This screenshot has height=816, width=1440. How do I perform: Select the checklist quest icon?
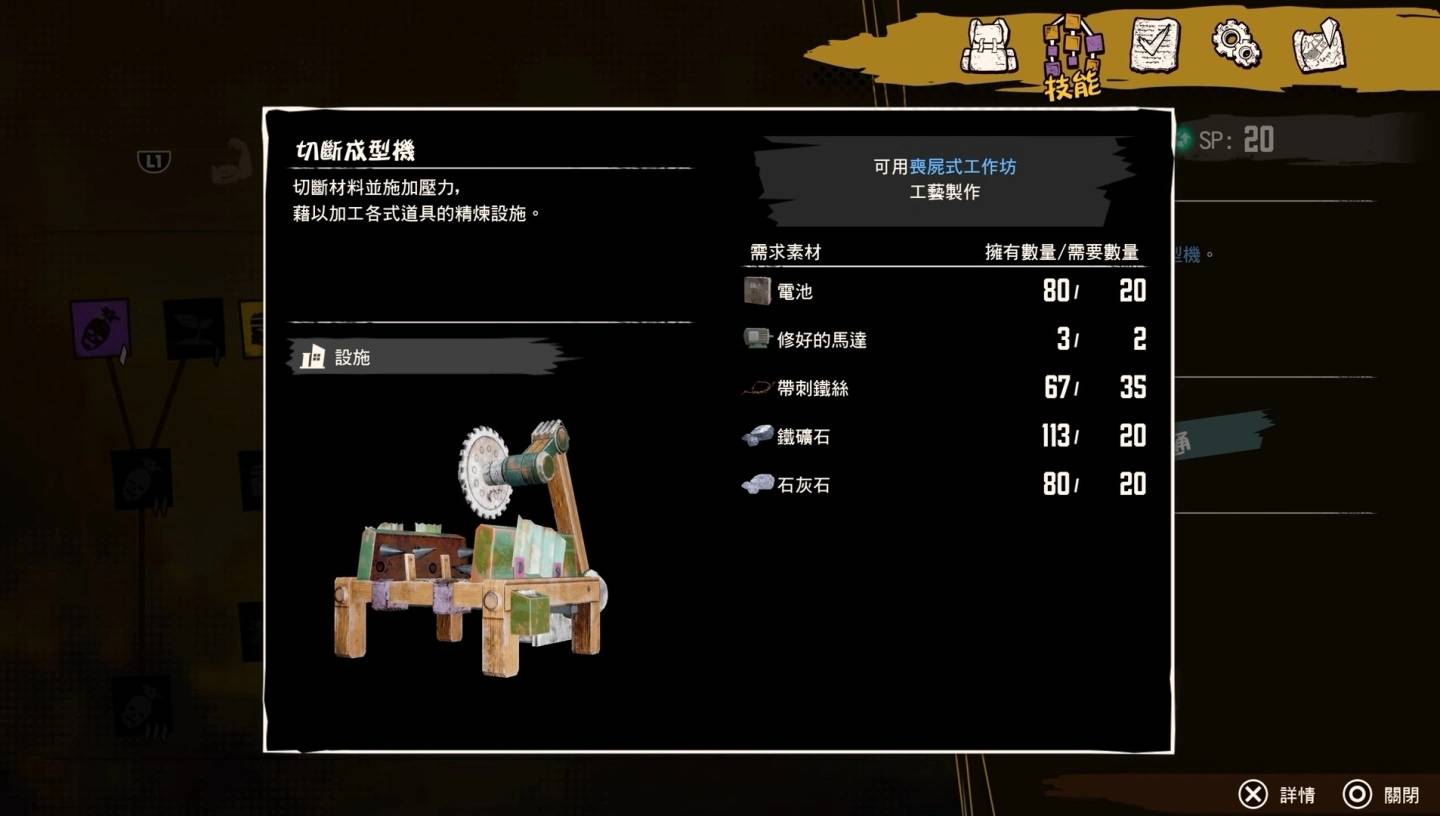tap(1156, 44)
